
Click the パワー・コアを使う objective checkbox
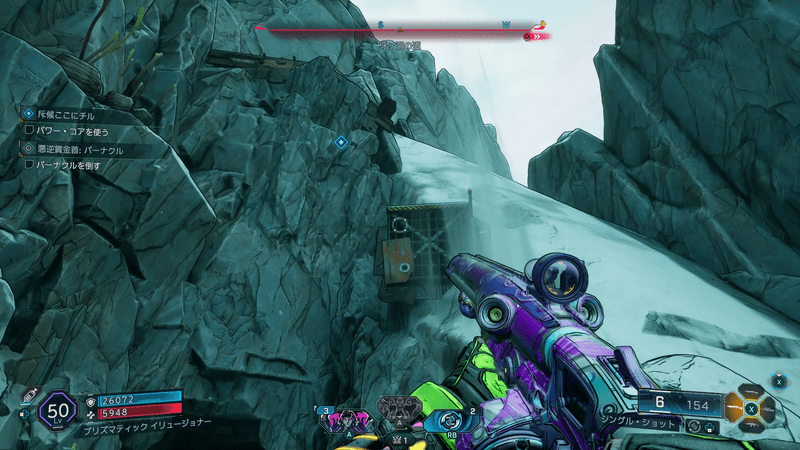click(30, 129)
